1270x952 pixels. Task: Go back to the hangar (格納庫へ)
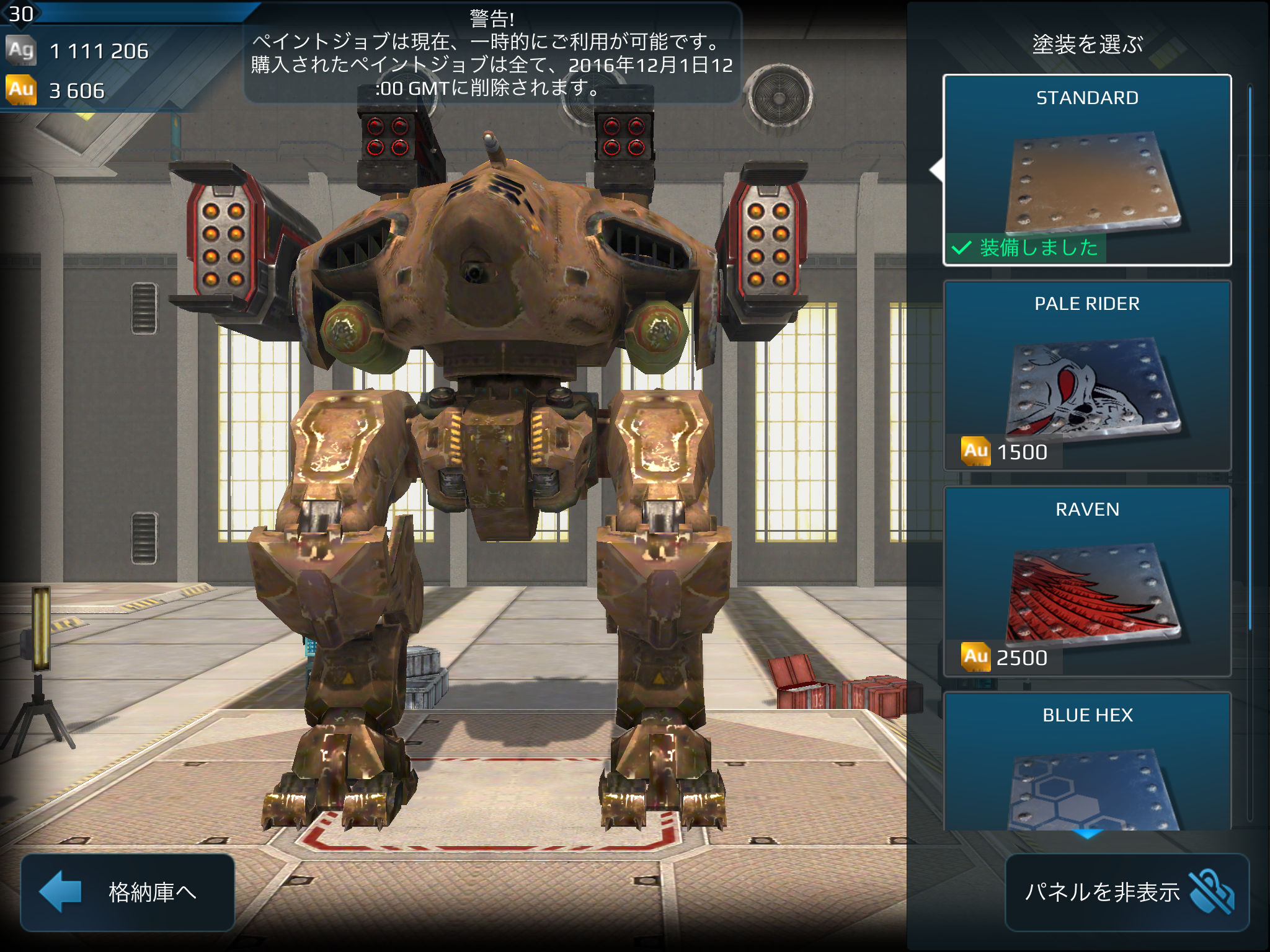[x=128, y=892]
